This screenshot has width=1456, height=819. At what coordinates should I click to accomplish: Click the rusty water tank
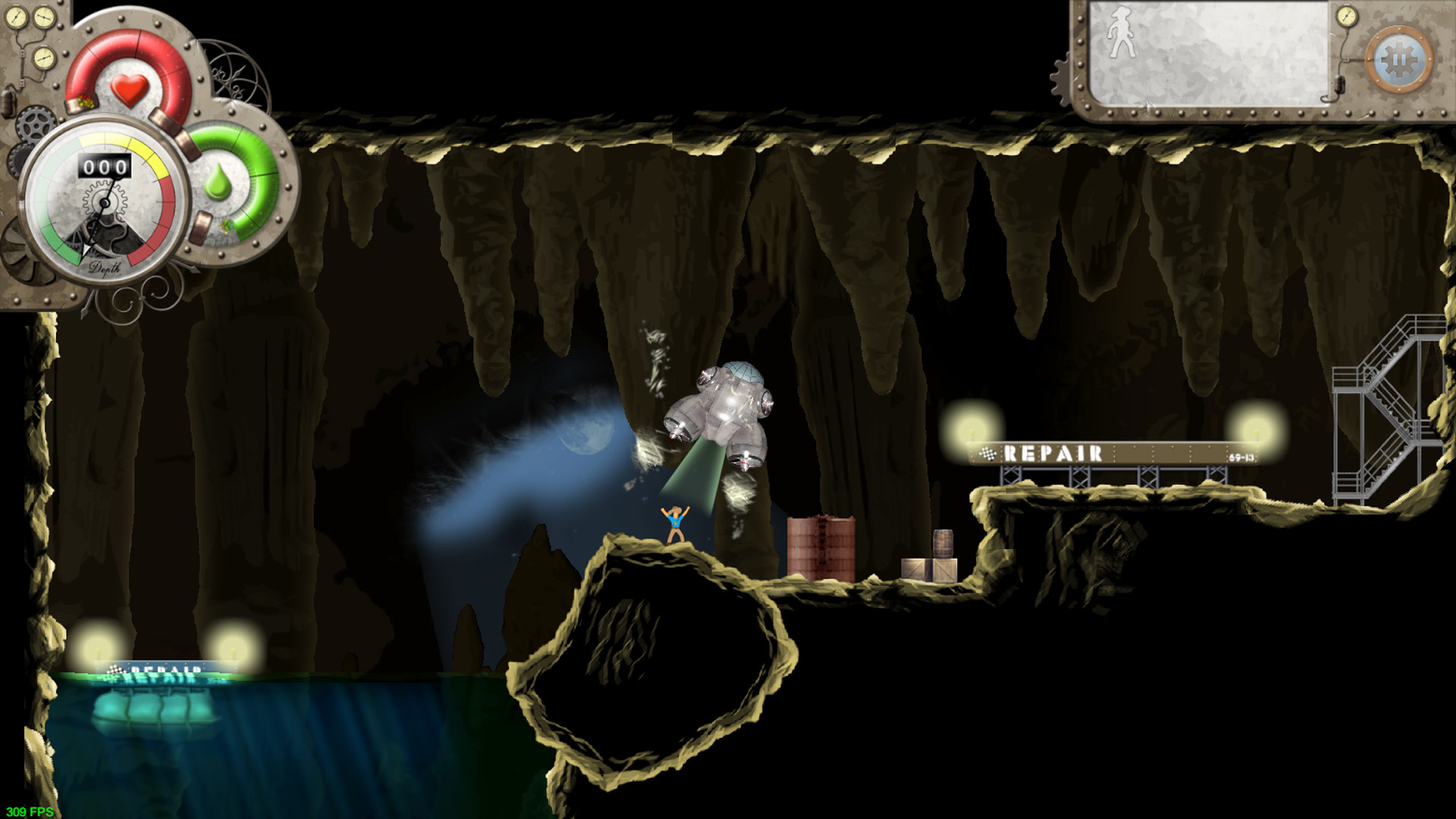pyautogui.click(x=821, y=548)
